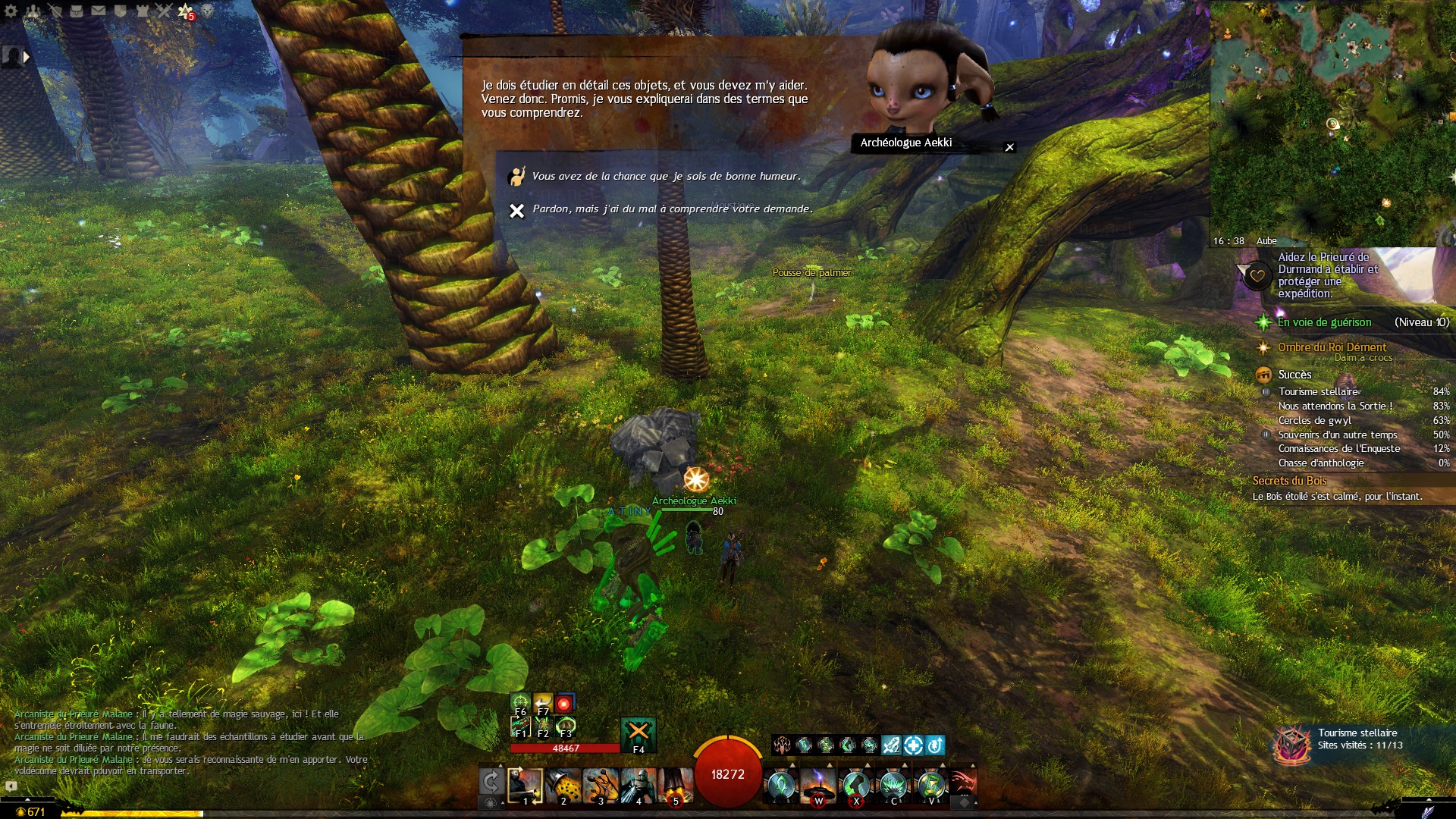Select the 'Ombre du Roi Dément' event entry
Viewport: 1456px width, 819px height.
coord(1332,347)
